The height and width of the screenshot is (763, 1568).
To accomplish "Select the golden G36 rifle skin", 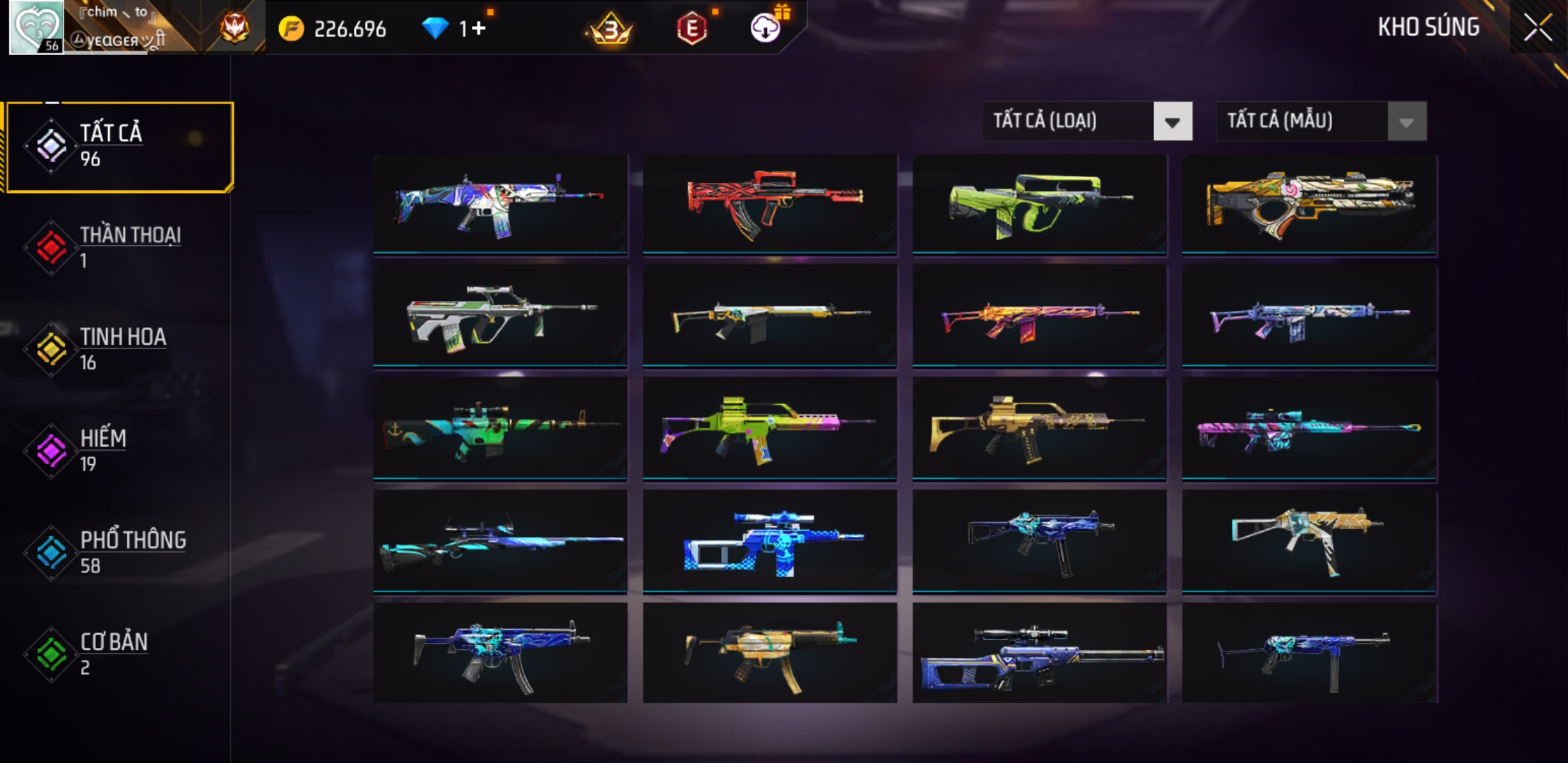I will click(x=1040, y=428).
